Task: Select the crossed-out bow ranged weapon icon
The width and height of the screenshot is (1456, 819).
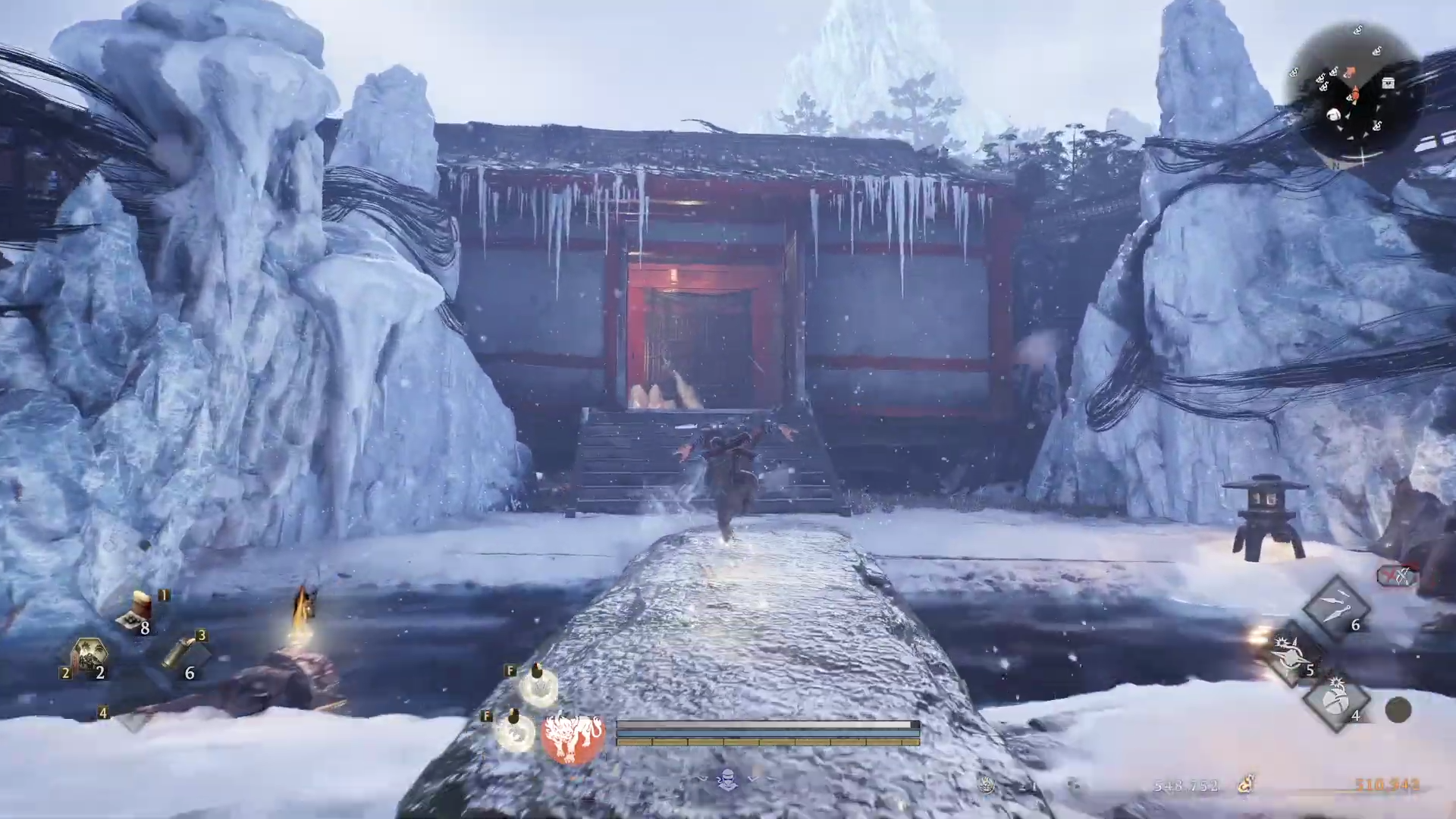Action: point(1397,576)
